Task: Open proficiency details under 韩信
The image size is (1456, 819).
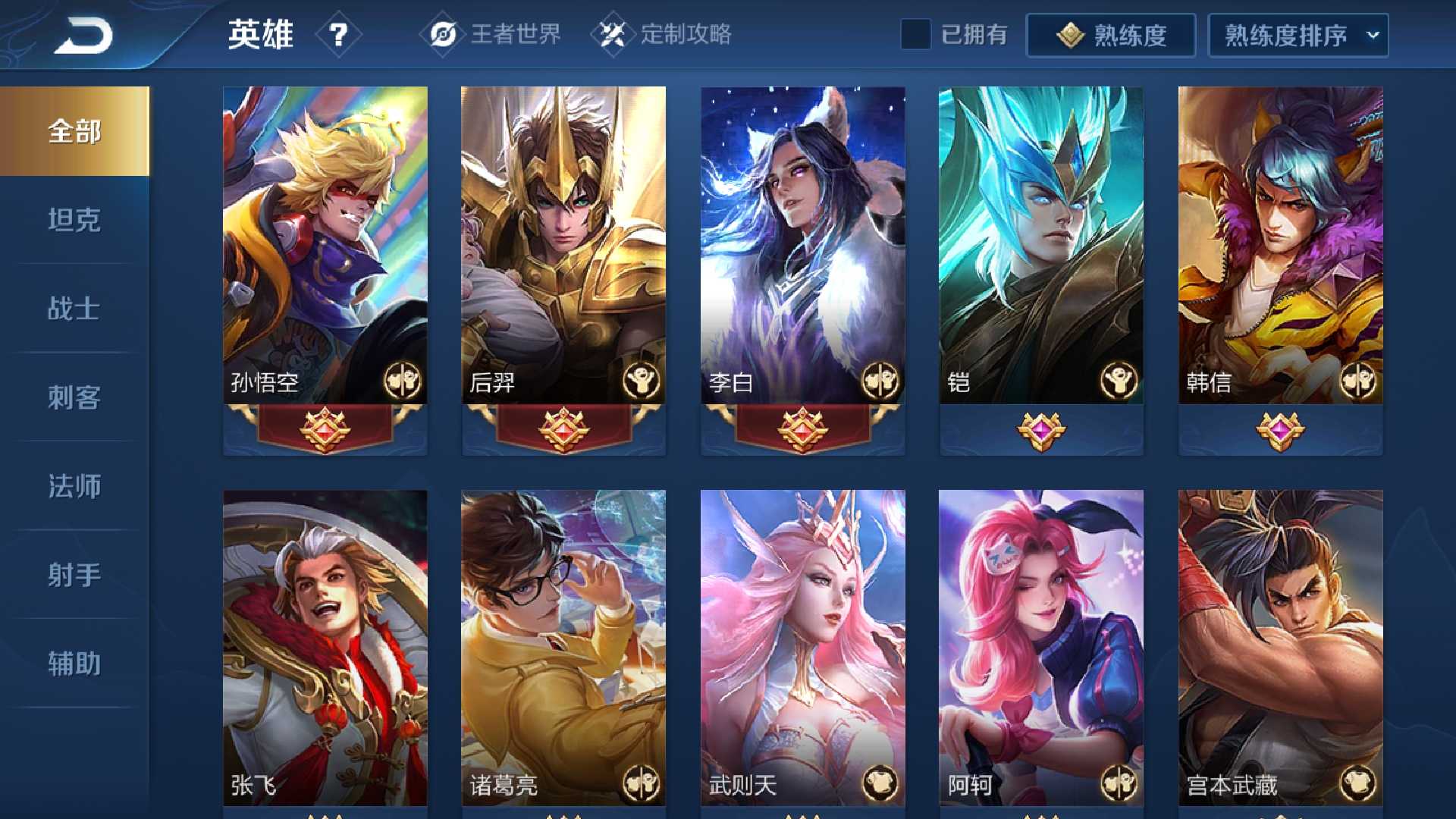Action: [1280, 428]
